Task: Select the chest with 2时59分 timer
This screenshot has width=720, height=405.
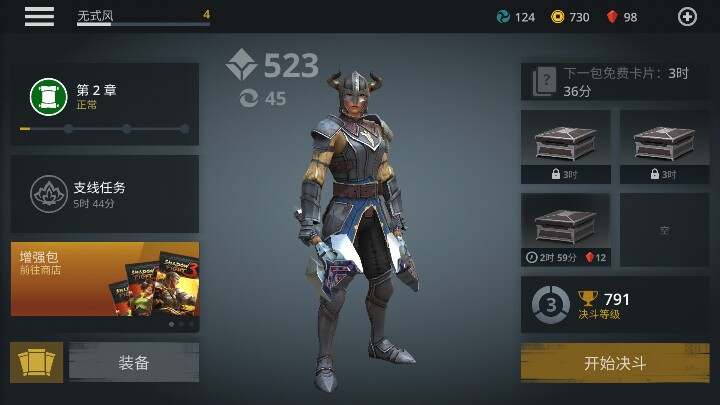Action: (565, 231)
